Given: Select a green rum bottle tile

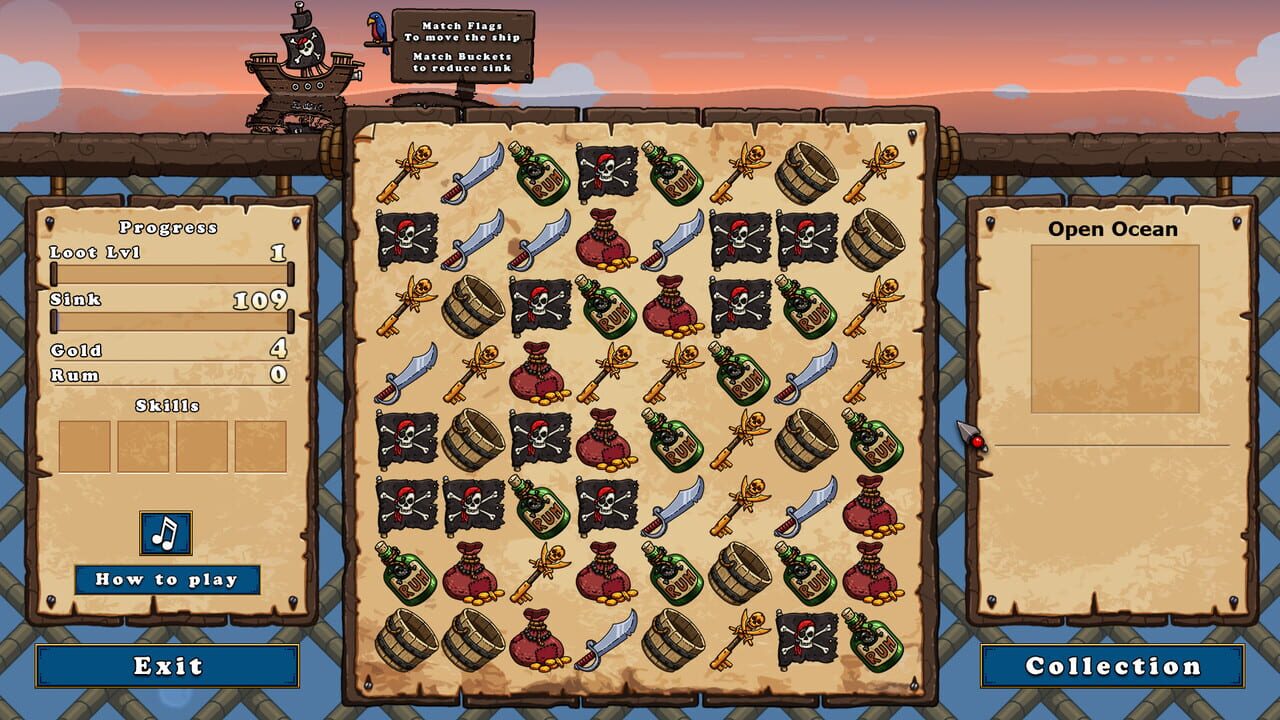Looking at the screenshot, I should (538, 174).
